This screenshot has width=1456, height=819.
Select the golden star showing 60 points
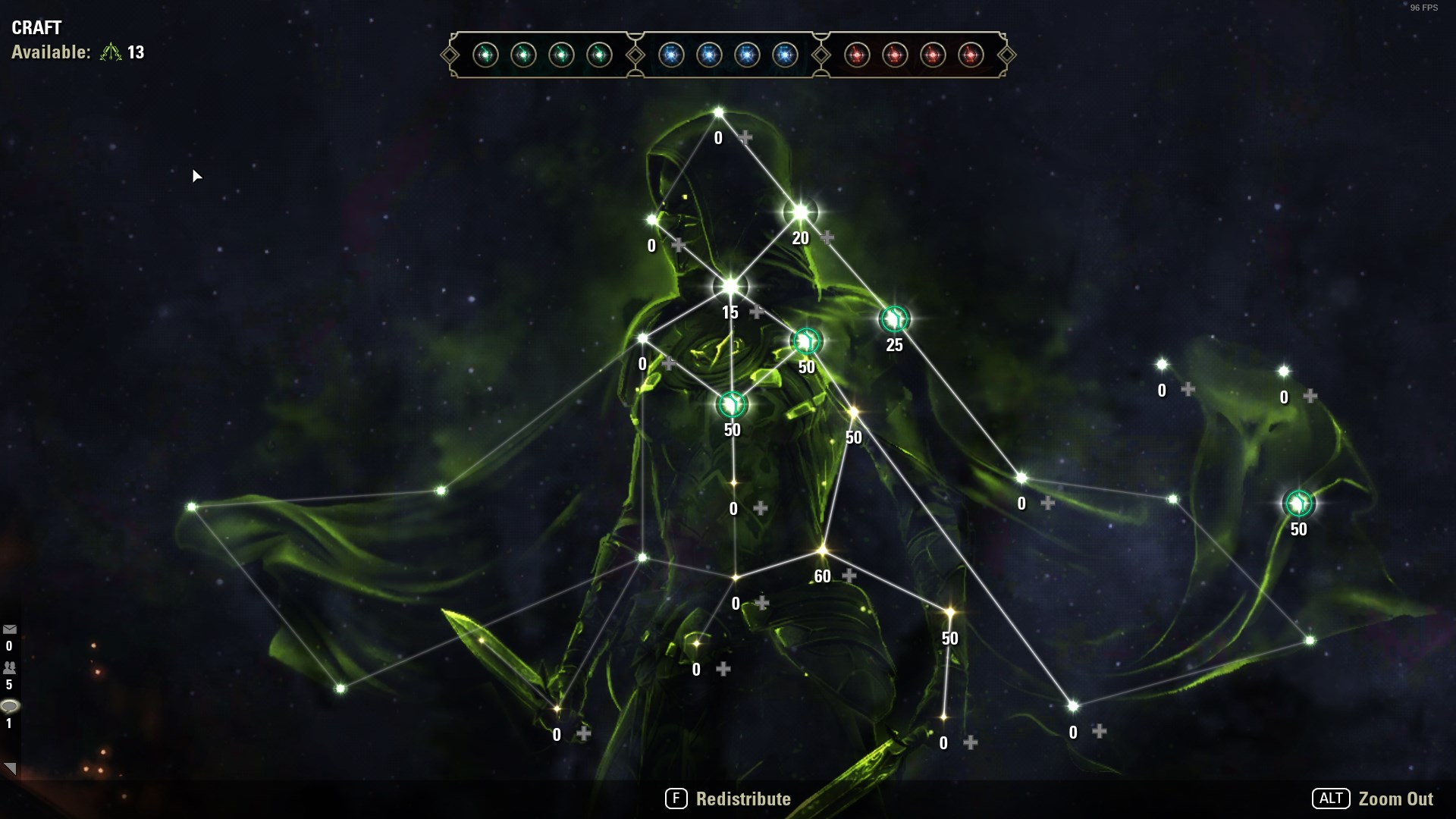point(823,551)
